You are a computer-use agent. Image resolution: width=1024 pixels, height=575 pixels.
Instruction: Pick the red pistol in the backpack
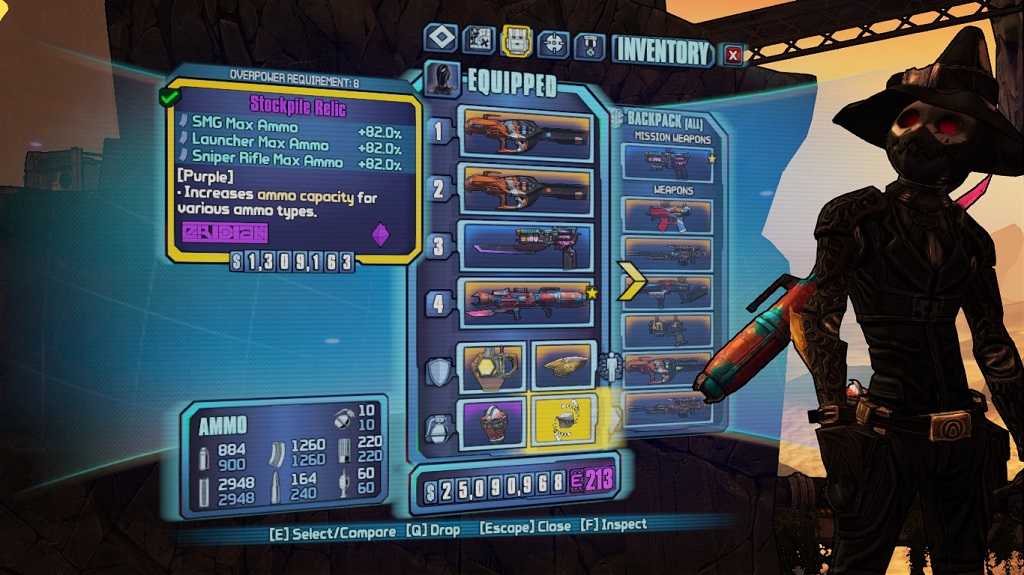pyautogui.click(x=667, y=215)
